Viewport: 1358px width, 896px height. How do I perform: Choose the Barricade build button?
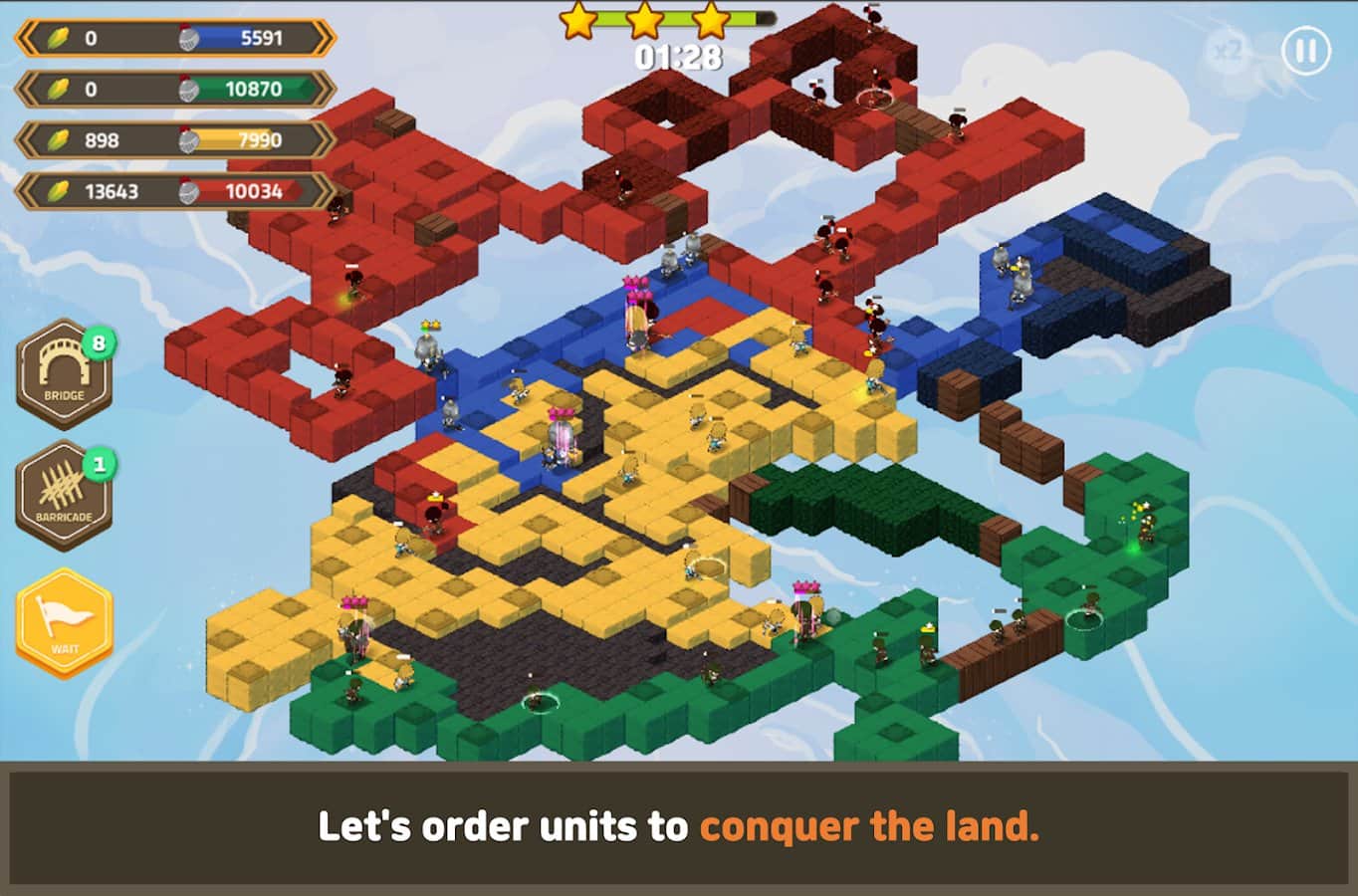point(65,496)
